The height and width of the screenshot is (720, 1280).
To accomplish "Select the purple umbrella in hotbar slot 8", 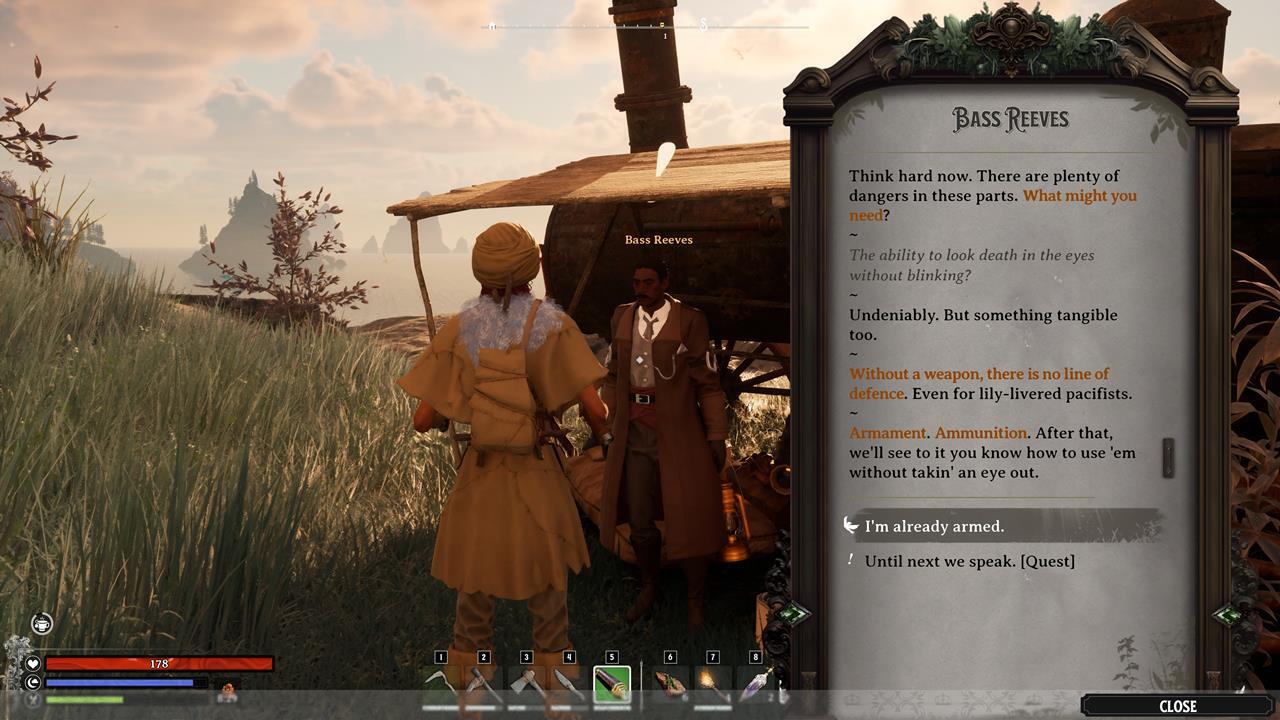I will tap(755, 685).
